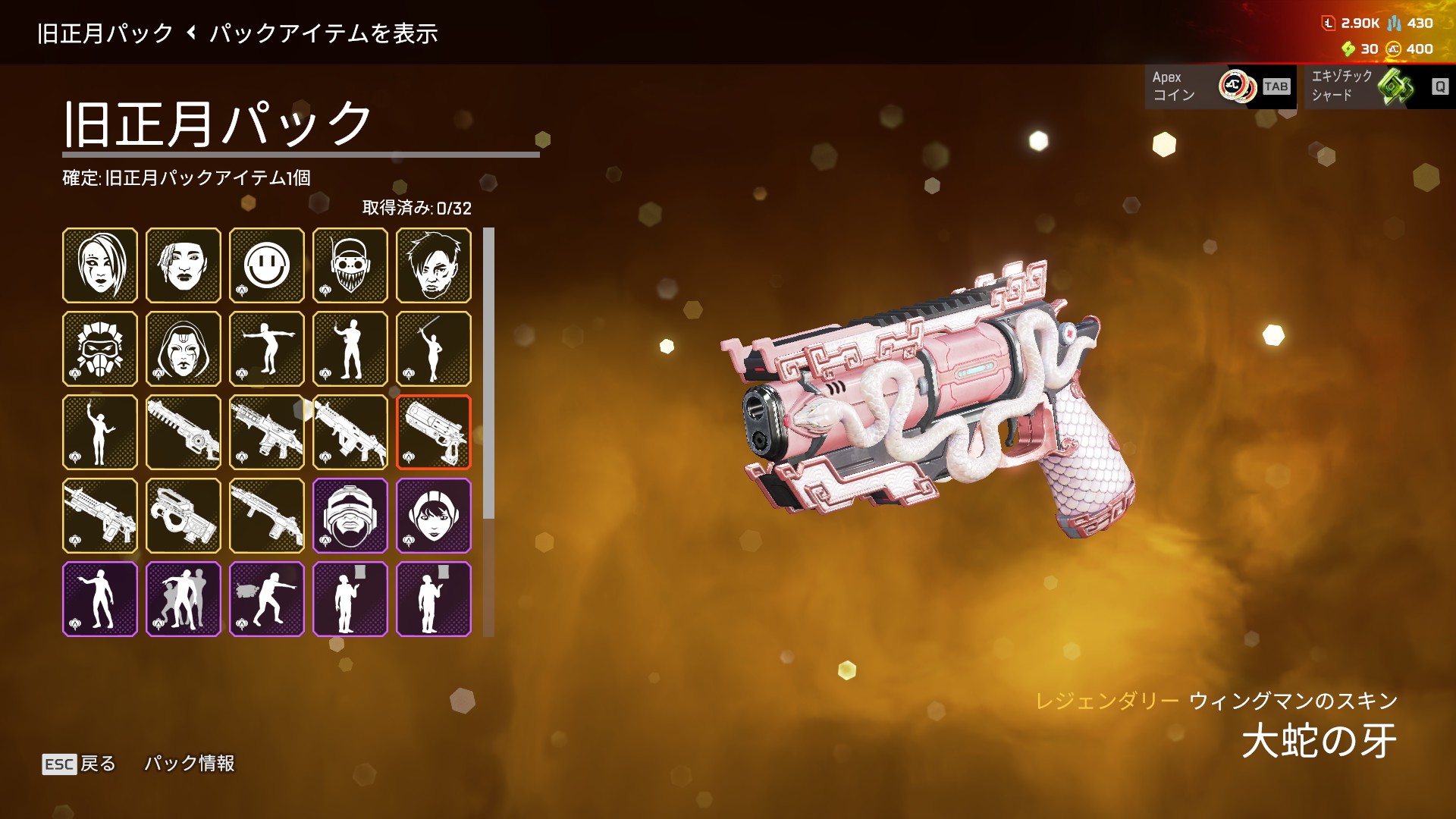The width and height of the screenshot is (1456, 819).
Task: Click the pack item list scrollbar
Action: click(x=488, y=373)
